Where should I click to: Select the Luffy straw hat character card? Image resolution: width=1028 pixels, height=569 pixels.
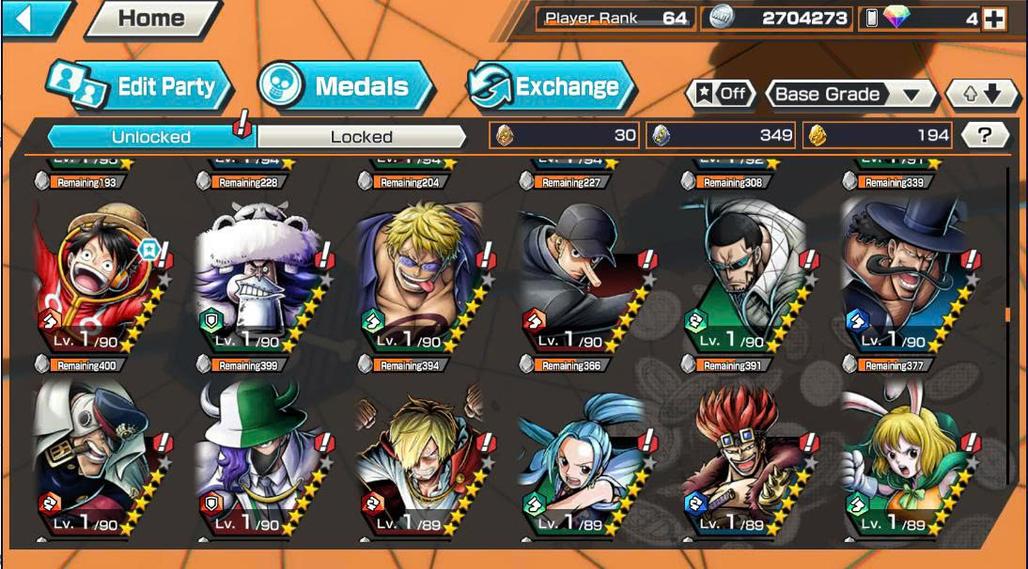click(95, 270)
